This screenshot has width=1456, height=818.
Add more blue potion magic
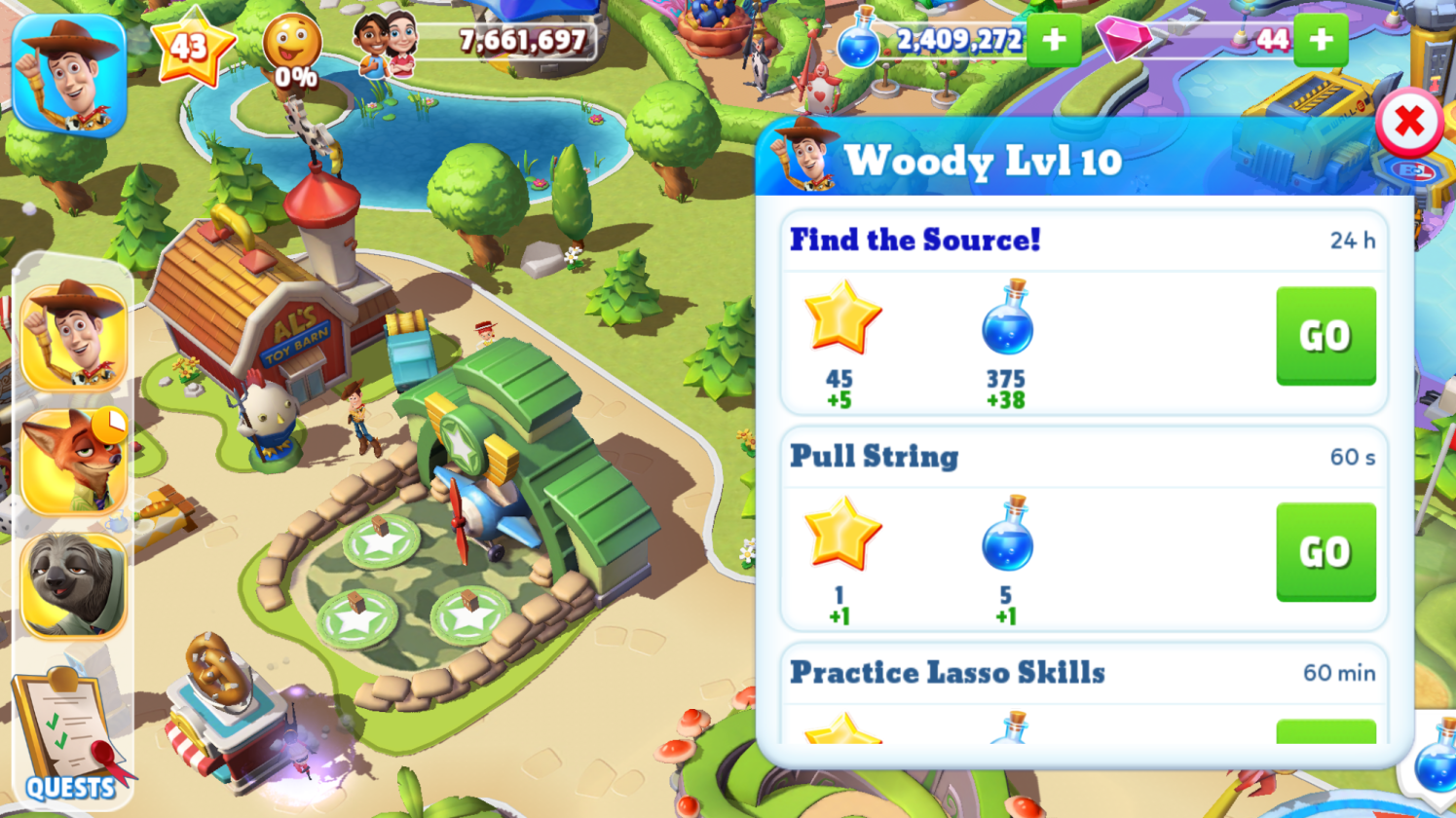(1054, 40)
